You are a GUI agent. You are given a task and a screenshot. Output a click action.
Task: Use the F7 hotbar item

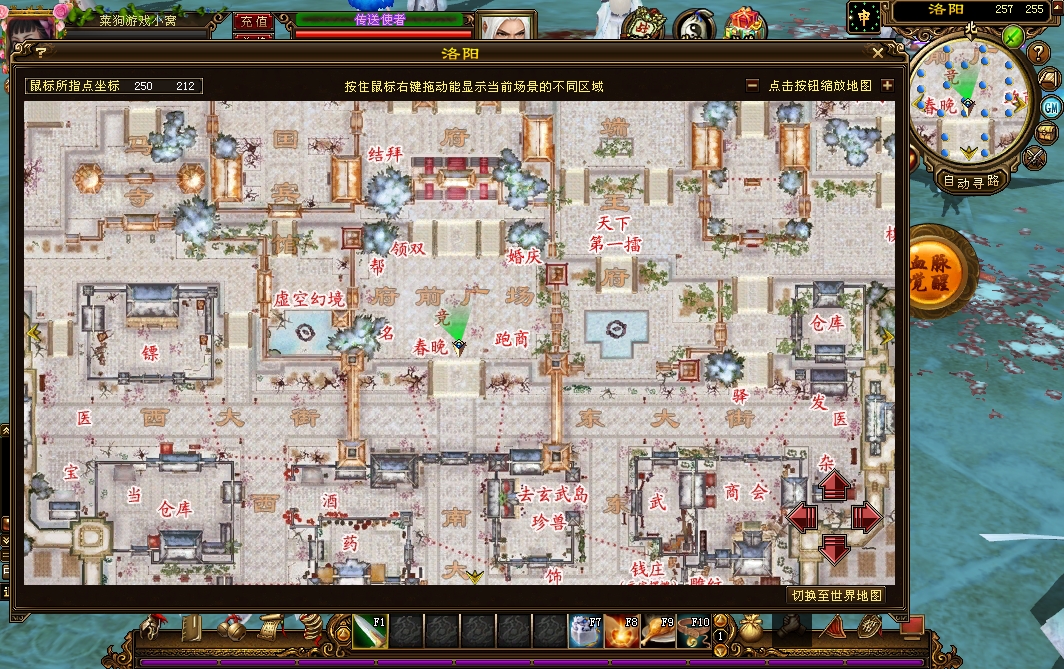tap(585, 631)
